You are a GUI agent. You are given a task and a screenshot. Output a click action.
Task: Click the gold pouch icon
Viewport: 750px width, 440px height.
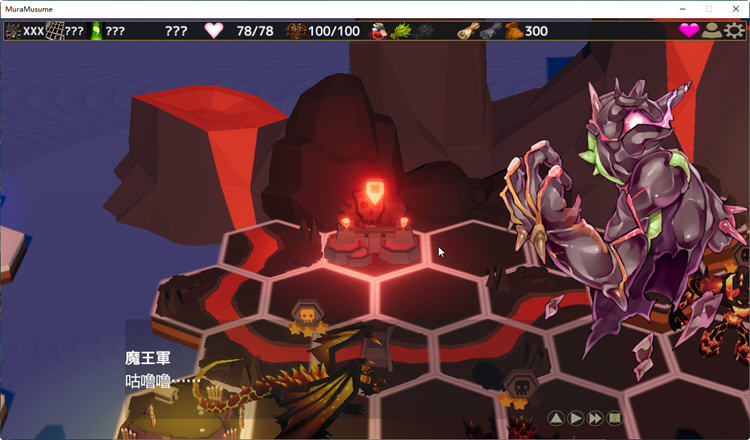513,31
